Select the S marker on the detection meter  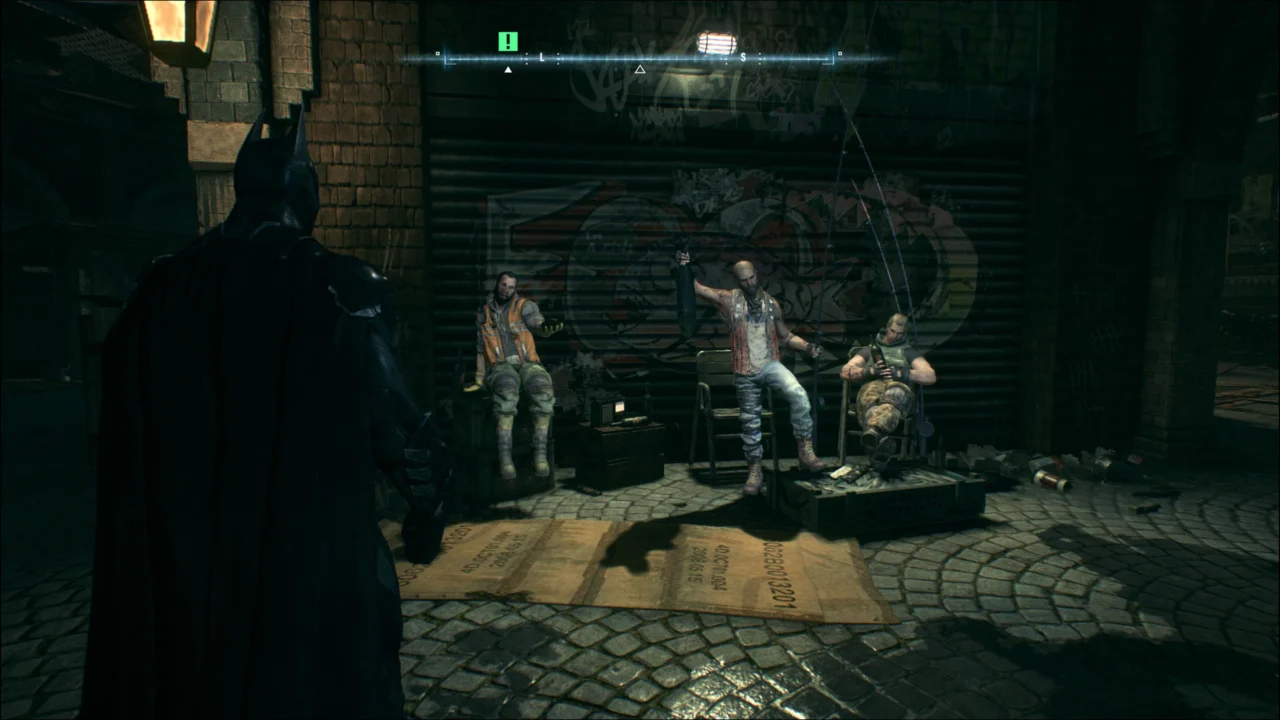743,58
